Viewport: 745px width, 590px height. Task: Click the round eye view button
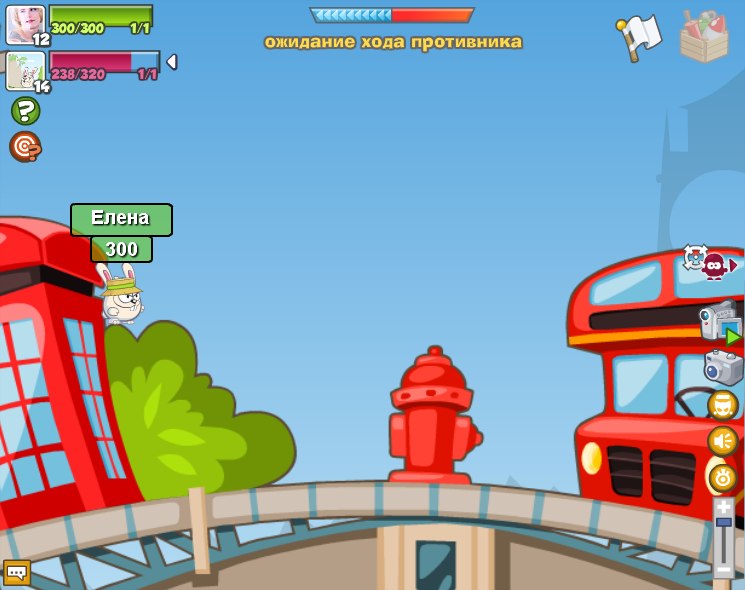pyautogui.click(x=723, y=477)
